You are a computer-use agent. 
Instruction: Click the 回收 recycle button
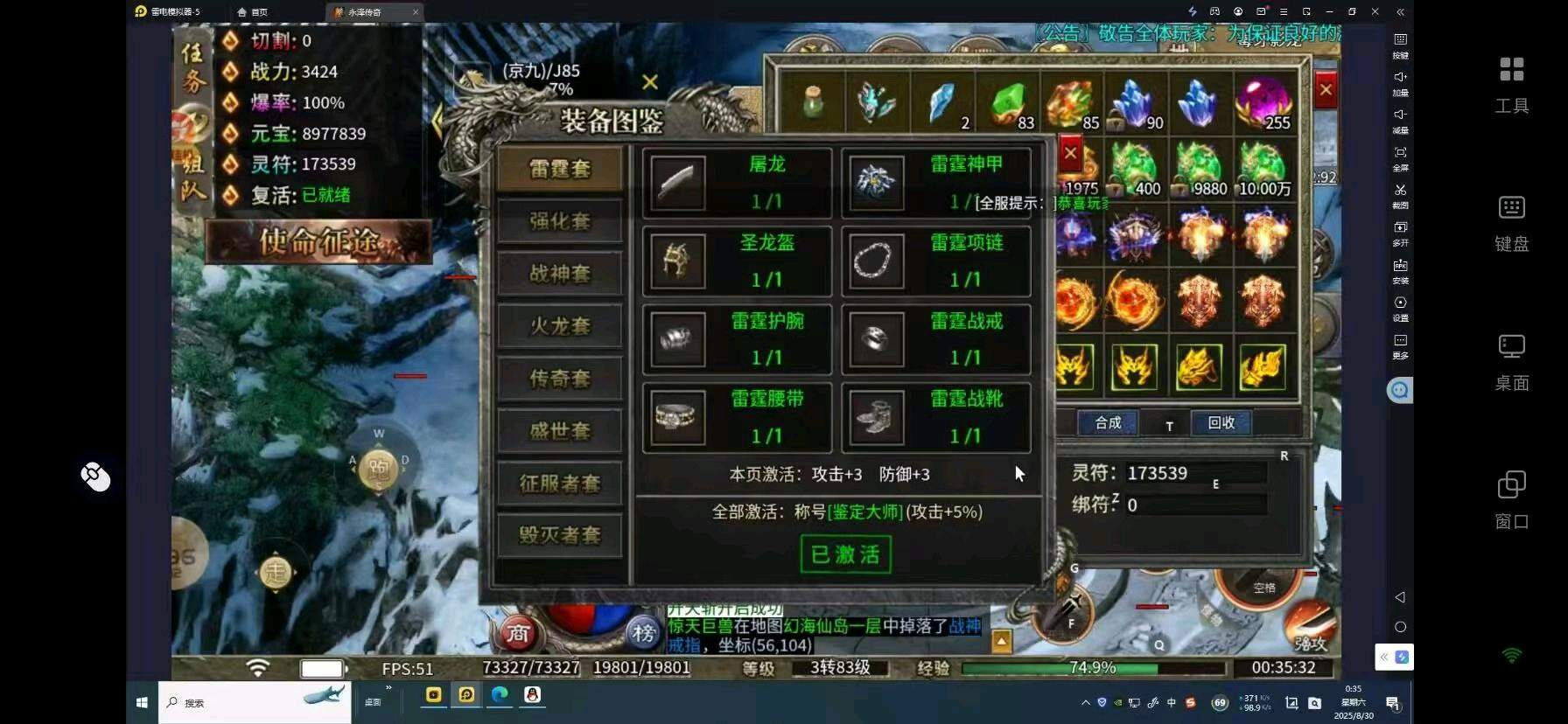pyautogui.click(x=1221, y=423)
